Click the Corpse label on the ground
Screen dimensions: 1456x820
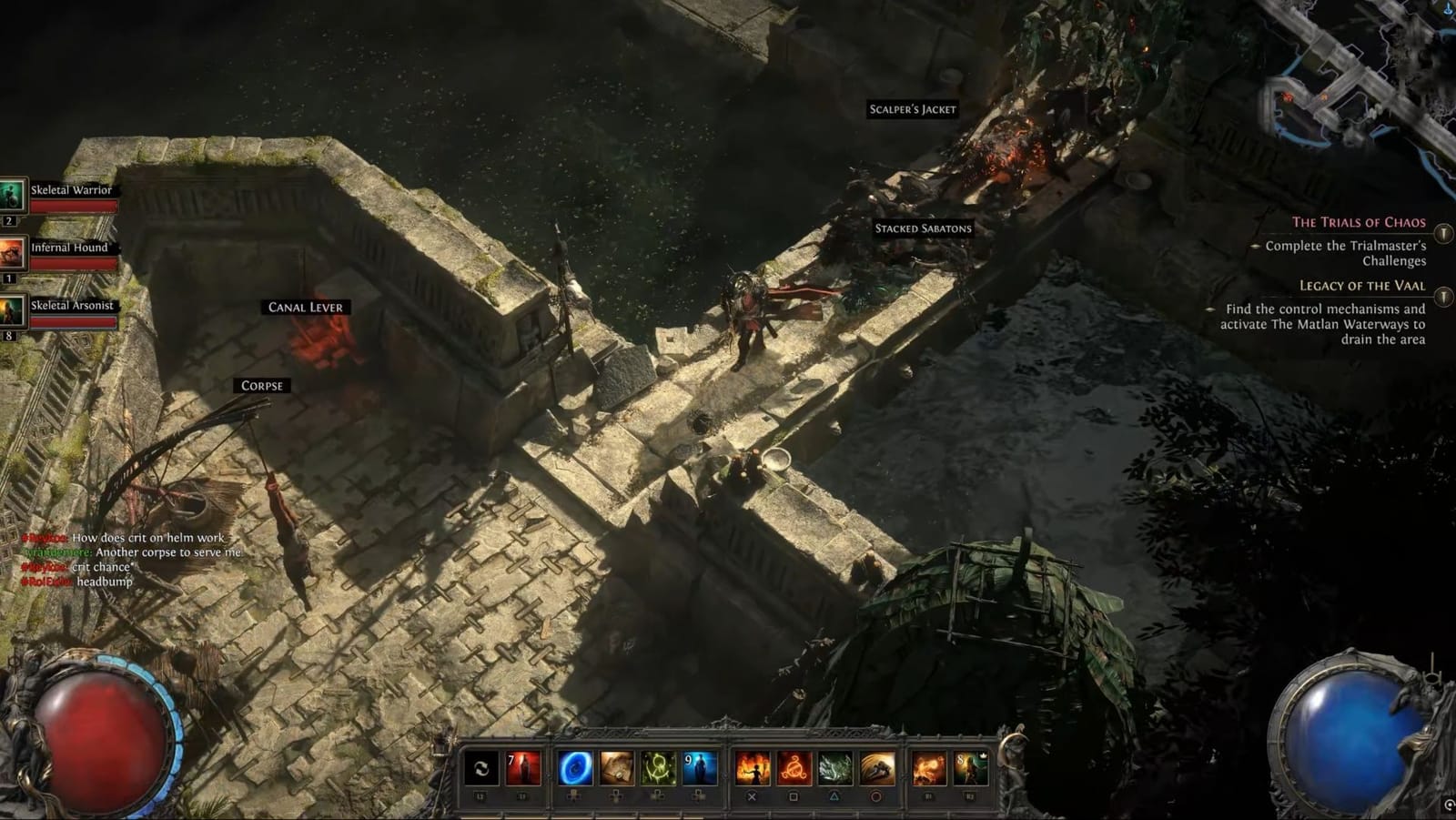pyautogui.click(x=260, y=385)
